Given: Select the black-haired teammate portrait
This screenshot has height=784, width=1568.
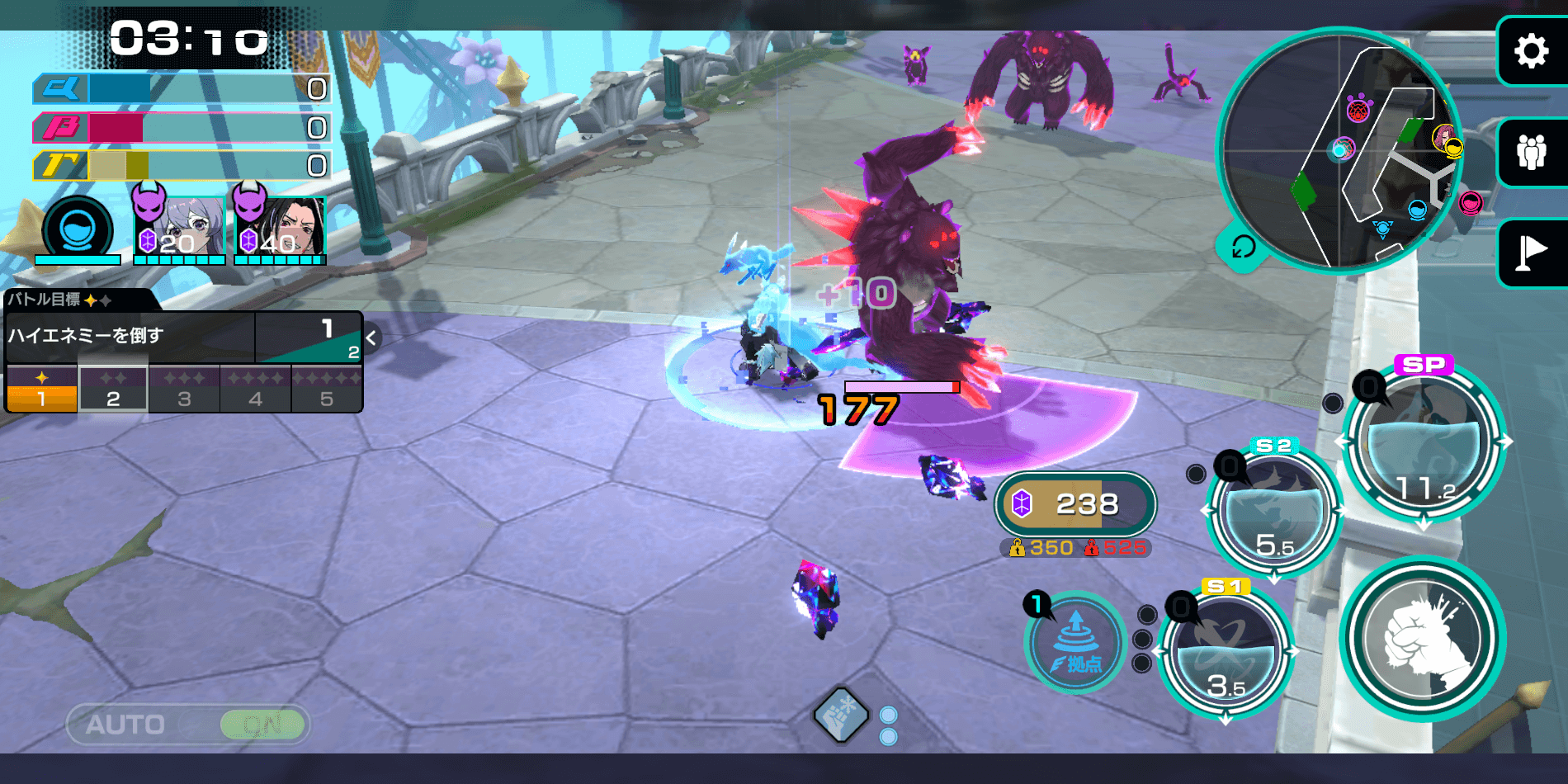Looking at the screenshot, I should click(281, 229).
